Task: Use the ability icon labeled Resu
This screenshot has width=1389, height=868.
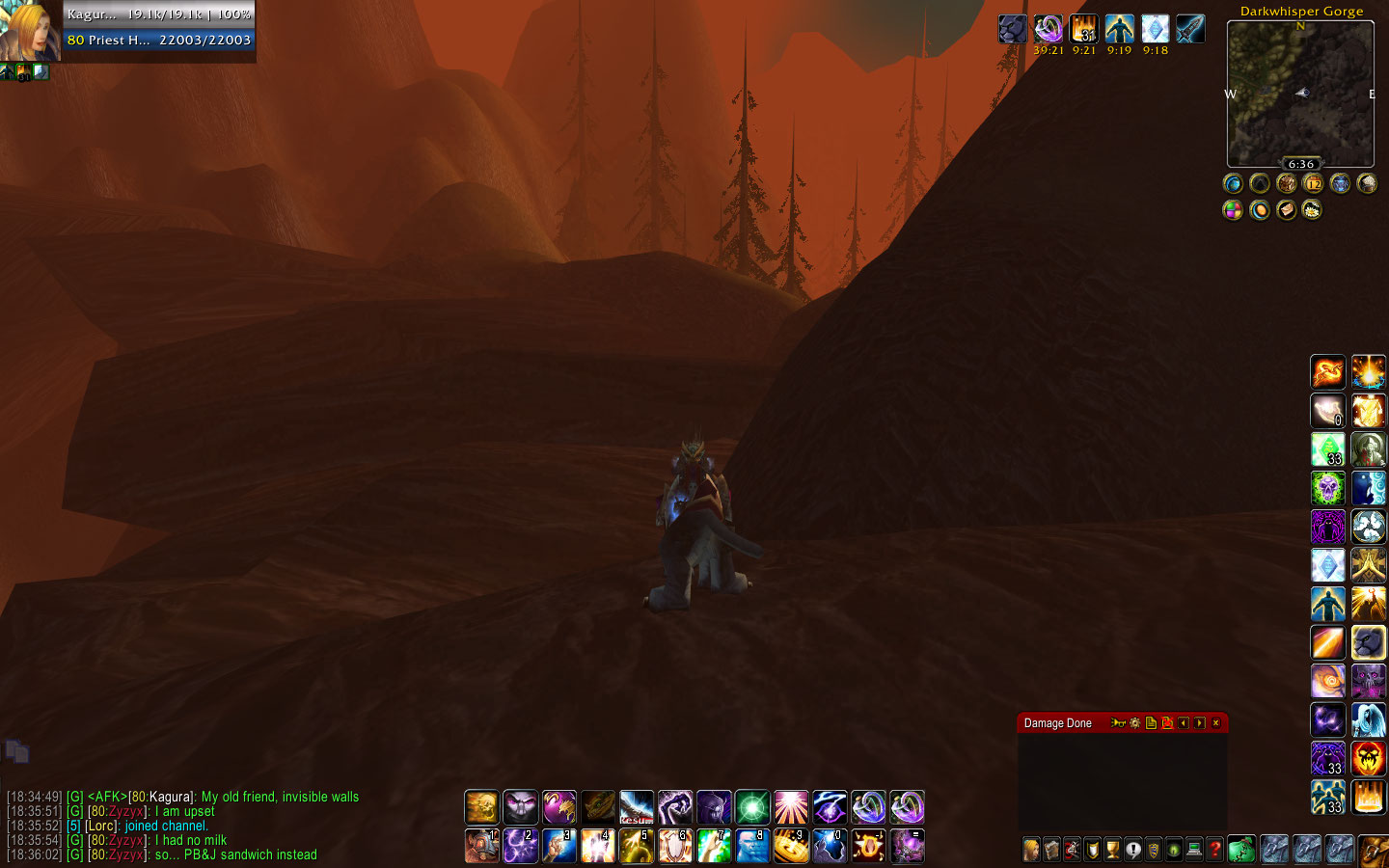Action: (637, 806)
